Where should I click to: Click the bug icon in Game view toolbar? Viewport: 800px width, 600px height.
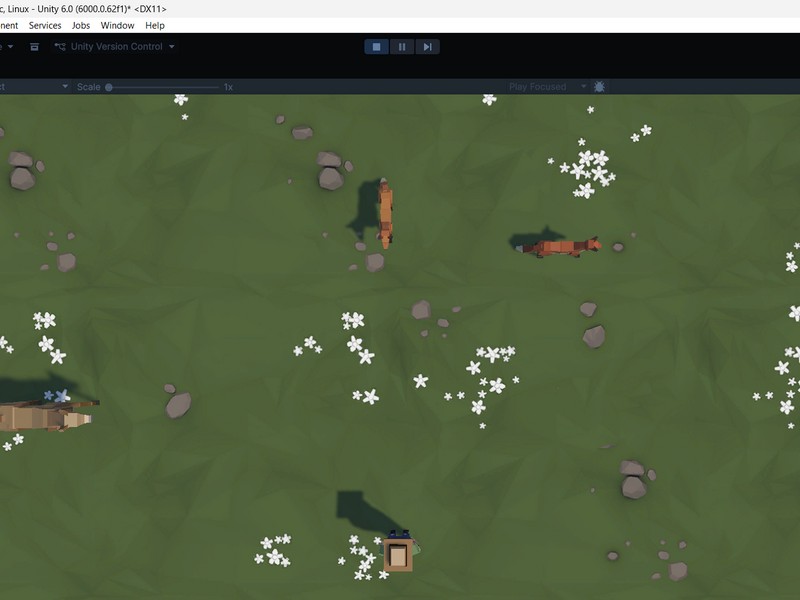click(x=599, y=87)
